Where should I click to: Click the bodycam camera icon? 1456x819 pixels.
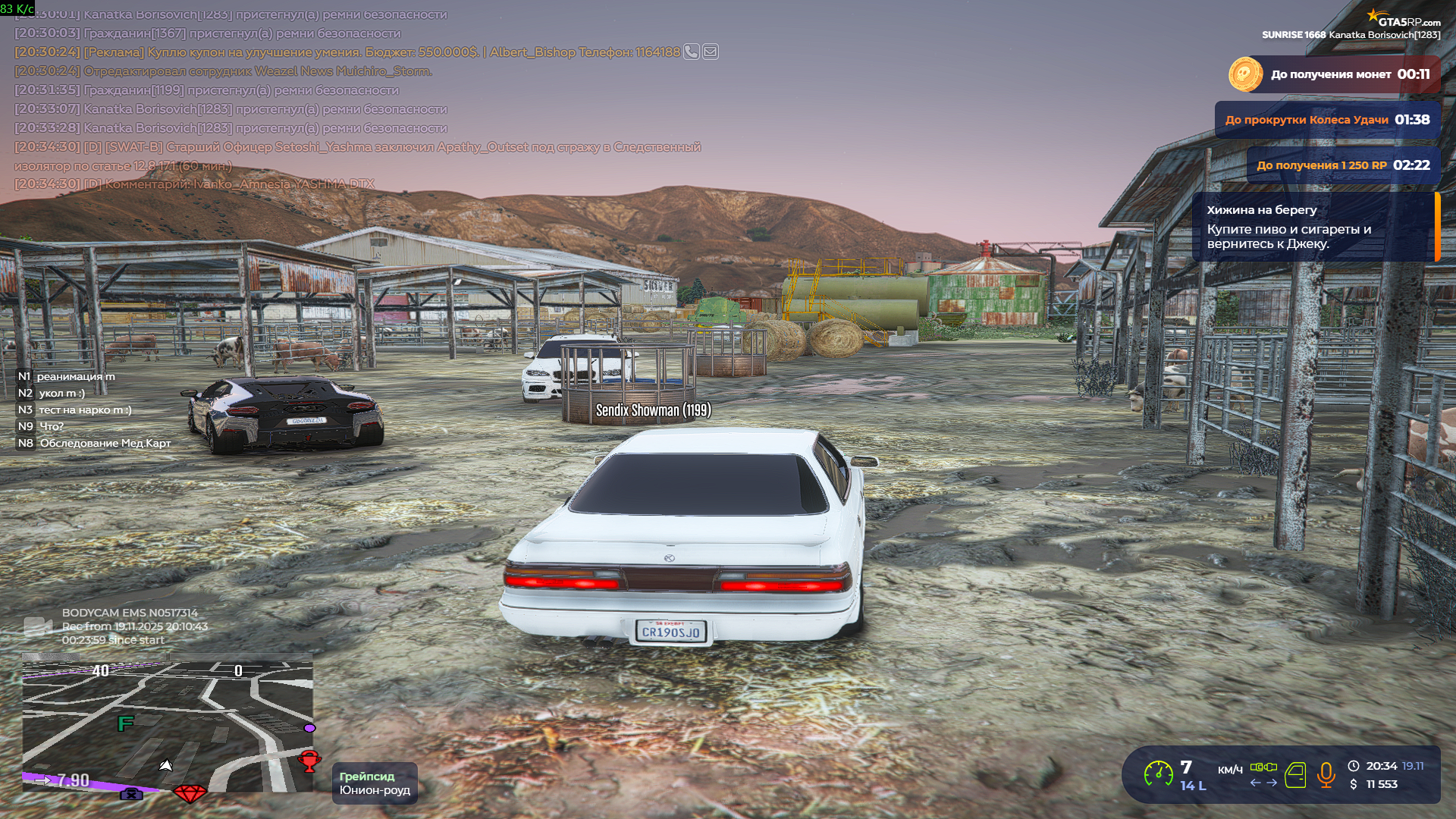[38, 626]
